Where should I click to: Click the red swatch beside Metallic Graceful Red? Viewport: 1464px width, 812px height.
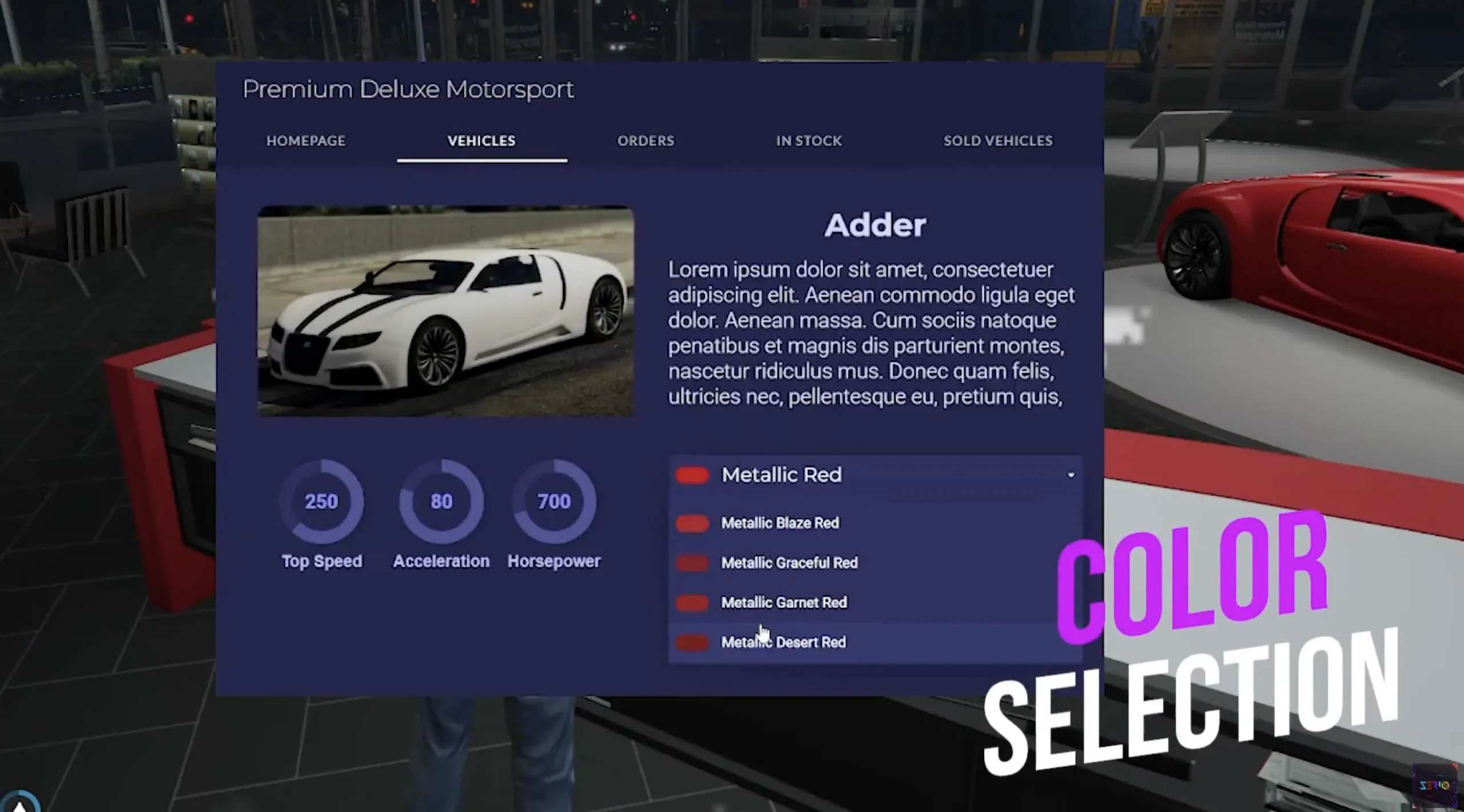[692, 563]
